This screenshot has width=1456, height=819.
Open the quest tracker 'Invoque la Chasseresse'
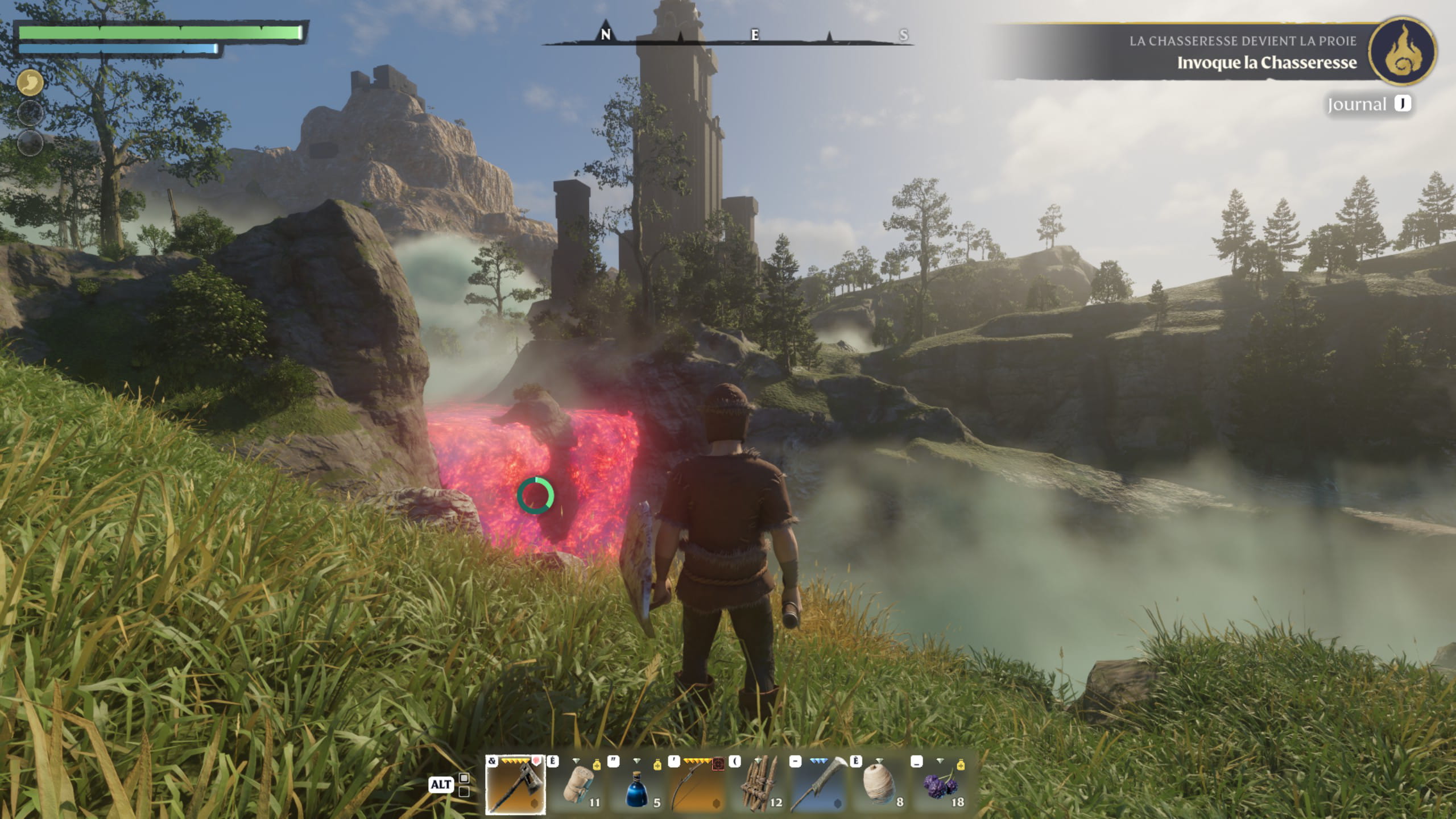click(1266, 62)
